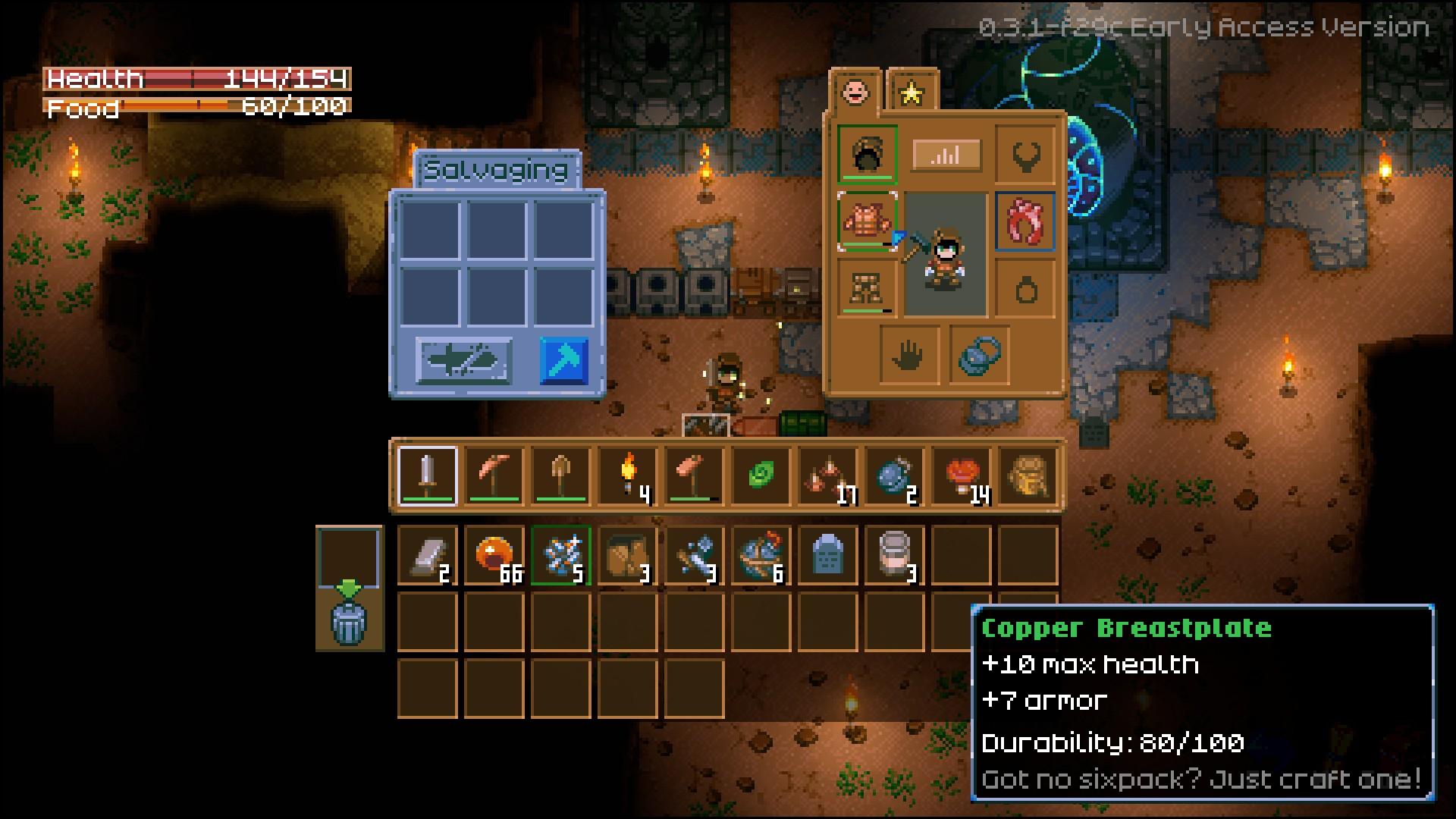Pick the metal ingot bar stack

click(x=428, y=556)
